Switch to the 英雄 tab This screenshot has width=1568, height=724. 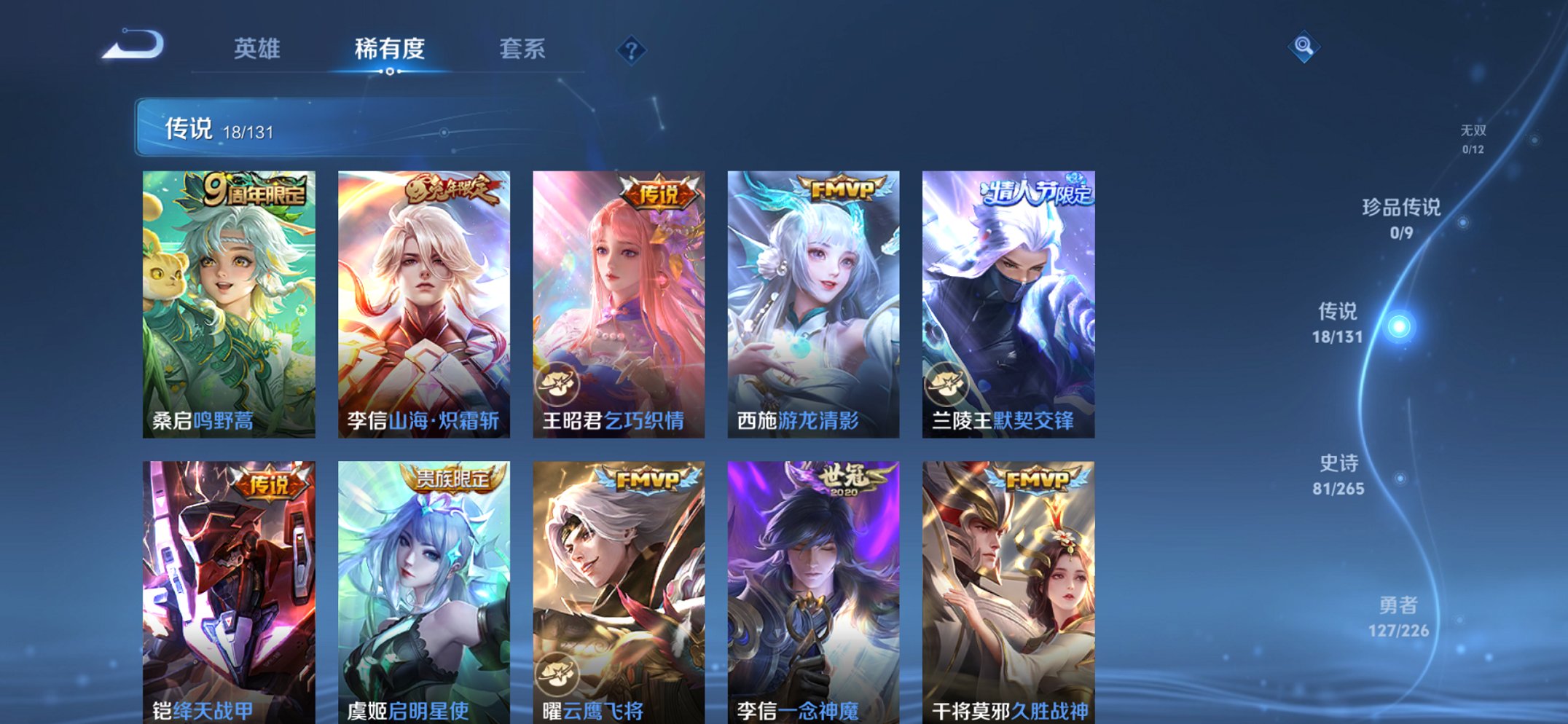[257, 50]
